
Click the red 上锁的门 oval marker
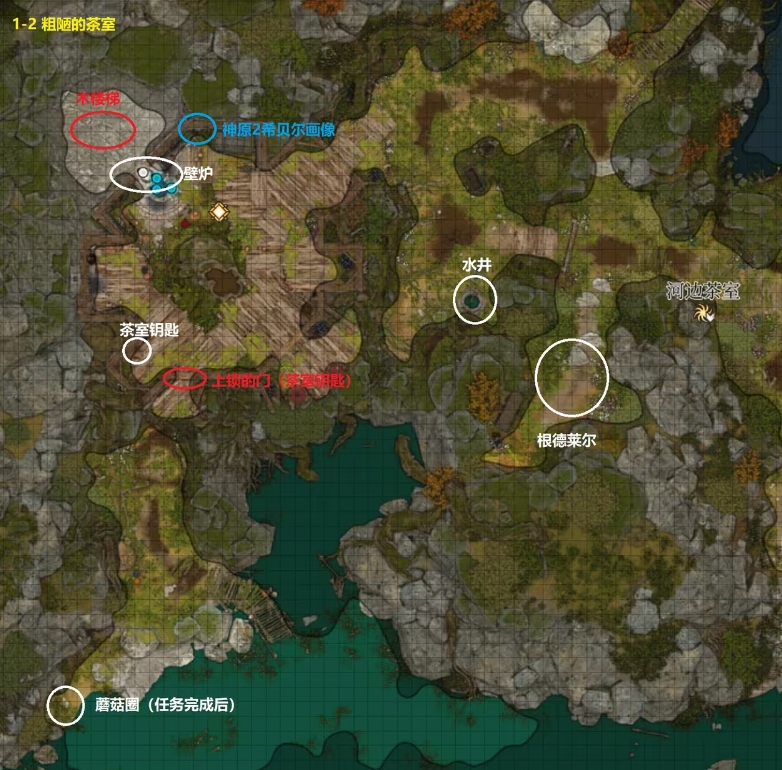[185, 378]
